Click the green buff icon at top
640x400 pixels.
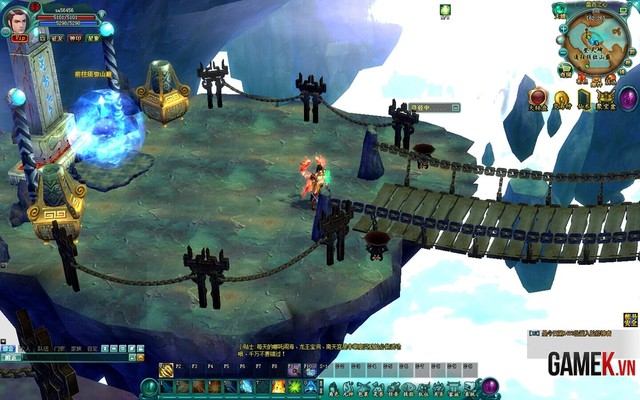click(x=445, y=11)
